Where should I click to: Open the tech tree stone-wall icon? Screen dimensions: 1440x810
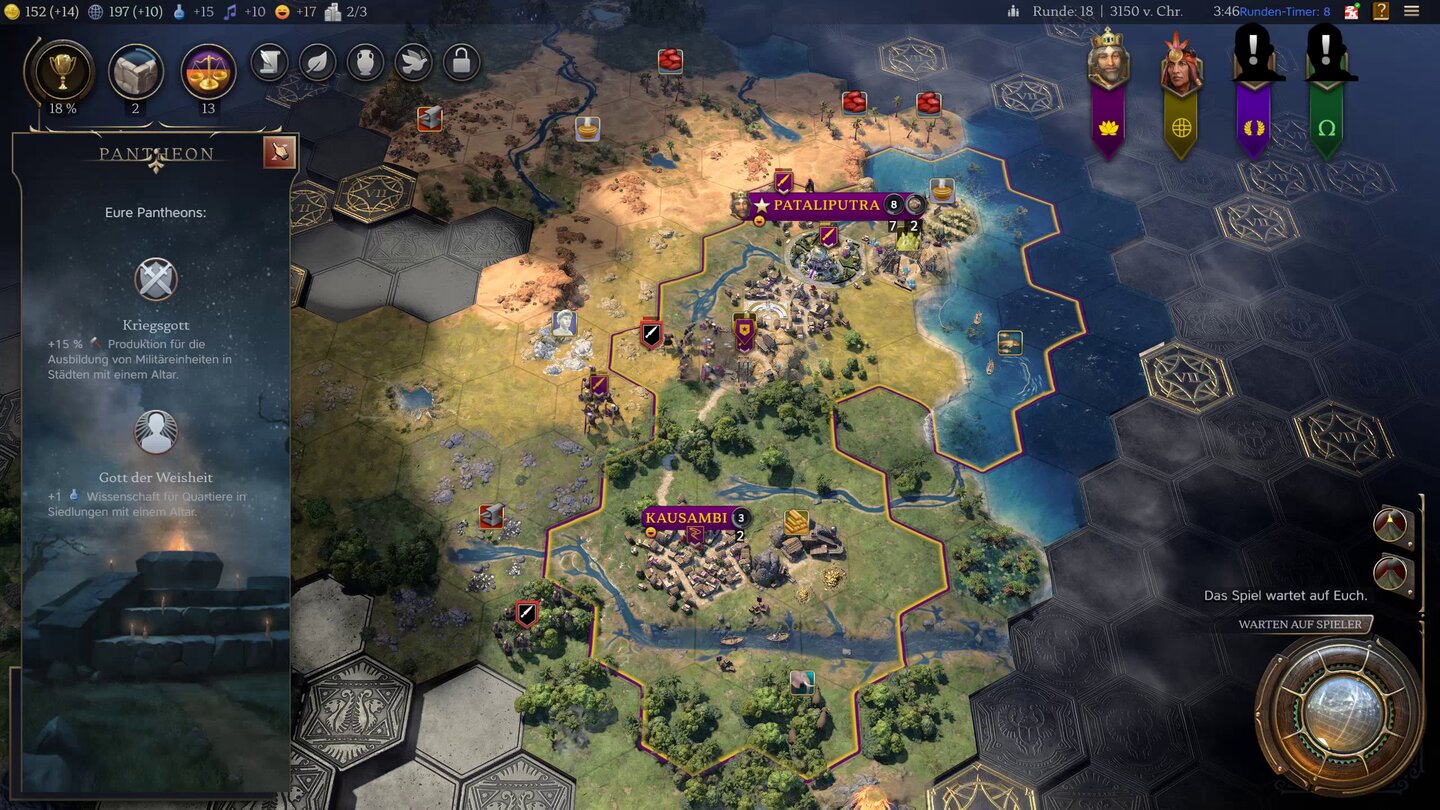click(x=135, y=71)
